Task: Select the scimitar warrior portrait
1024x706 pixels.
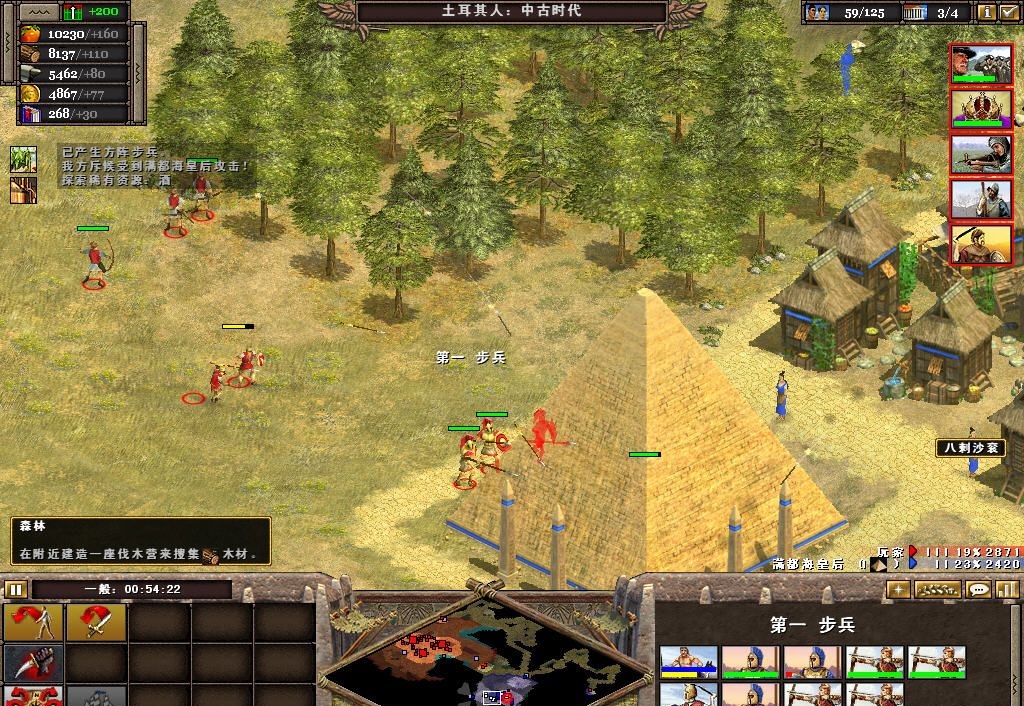Action: tap(980, 245)
